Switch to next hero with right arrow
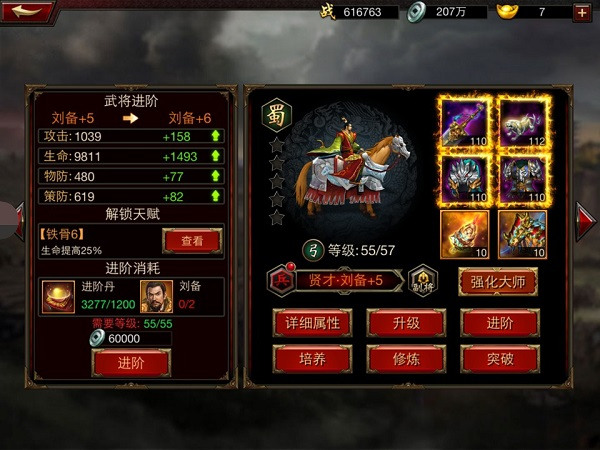This screenshot has width=600, height=450. [586, 215]
